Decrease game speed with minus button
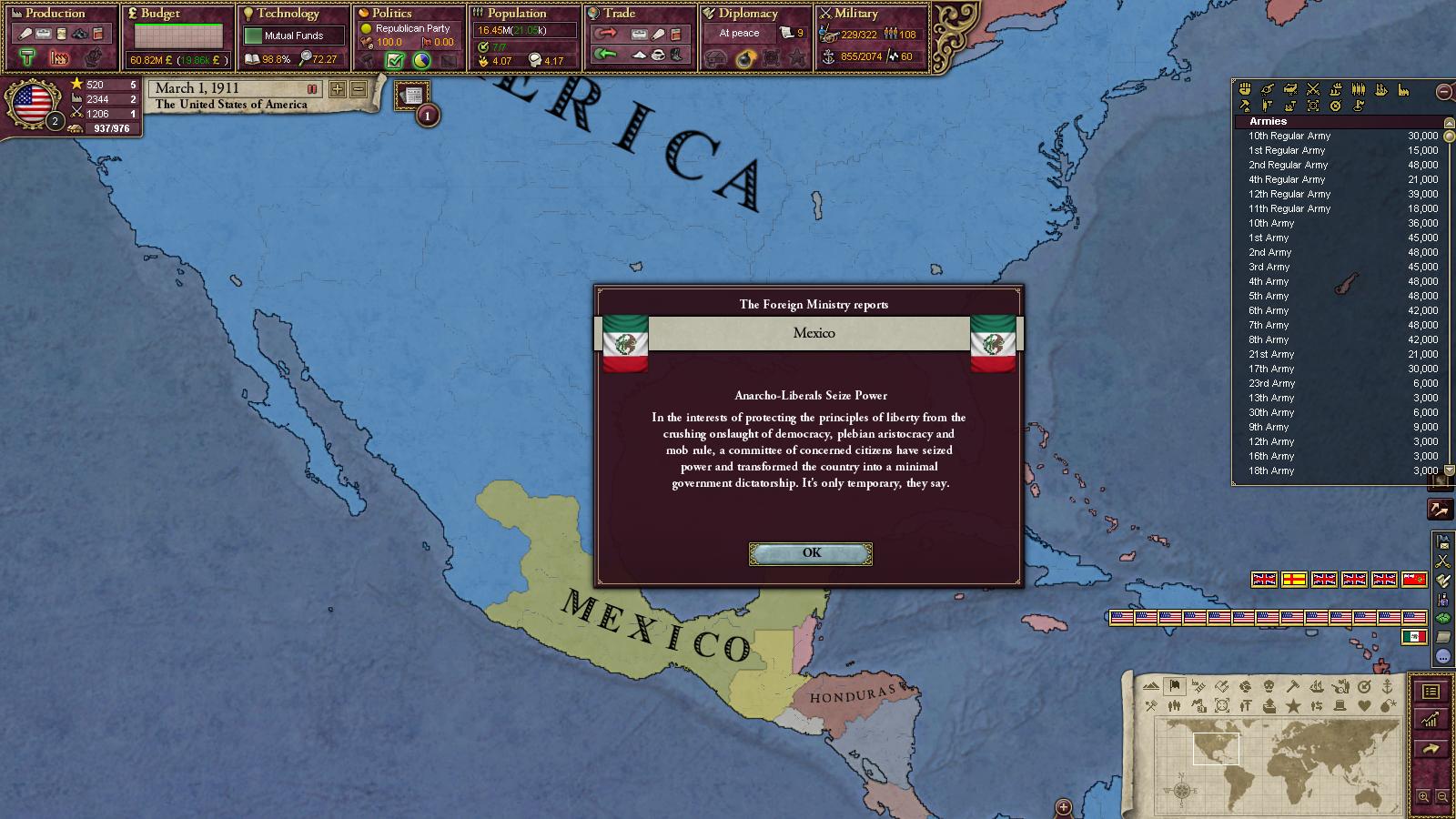The width and height of the screenshot is (1456, 819). (359, 89)
